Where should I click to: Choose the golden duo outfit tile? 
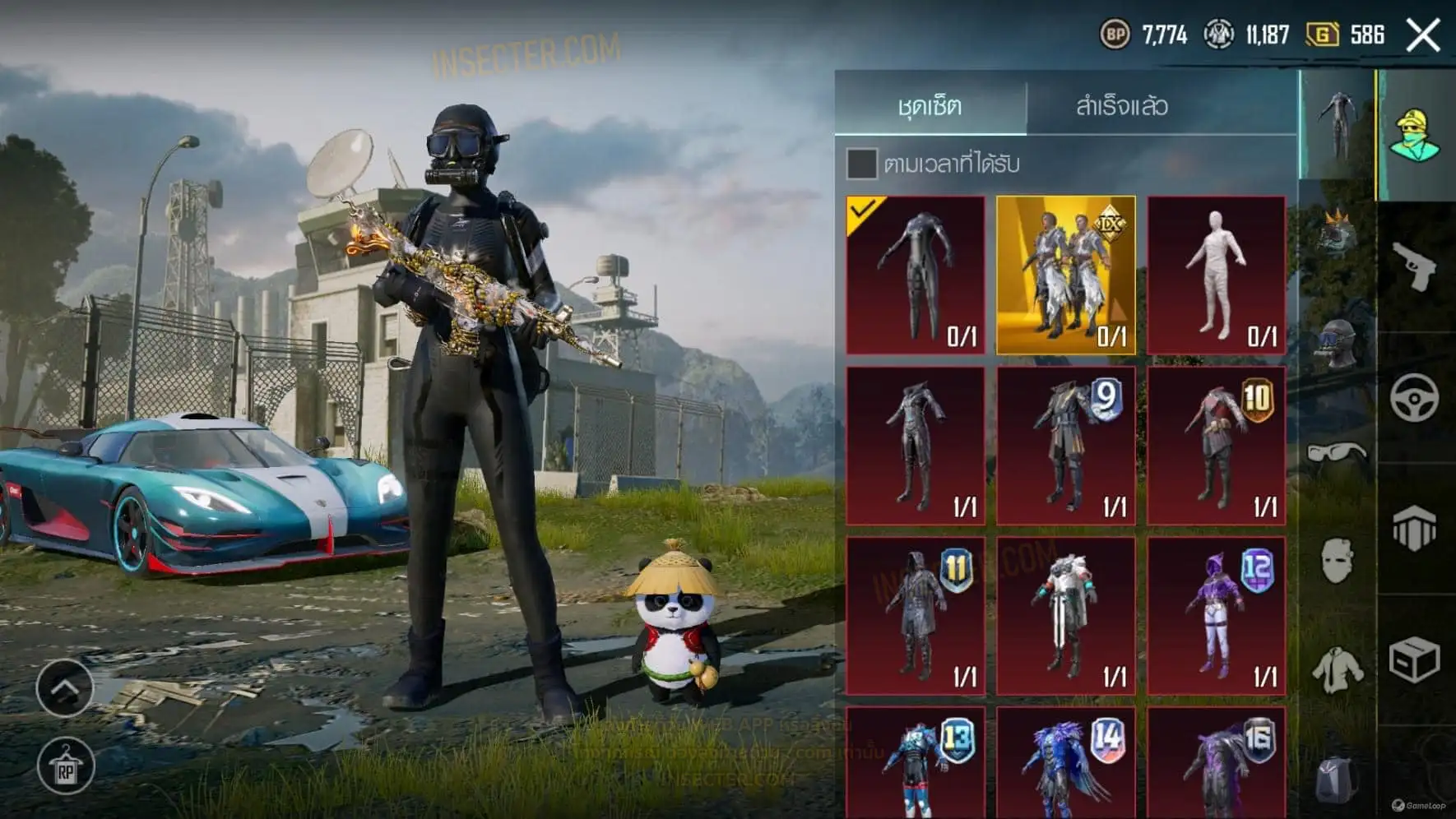click(1066, 275)
